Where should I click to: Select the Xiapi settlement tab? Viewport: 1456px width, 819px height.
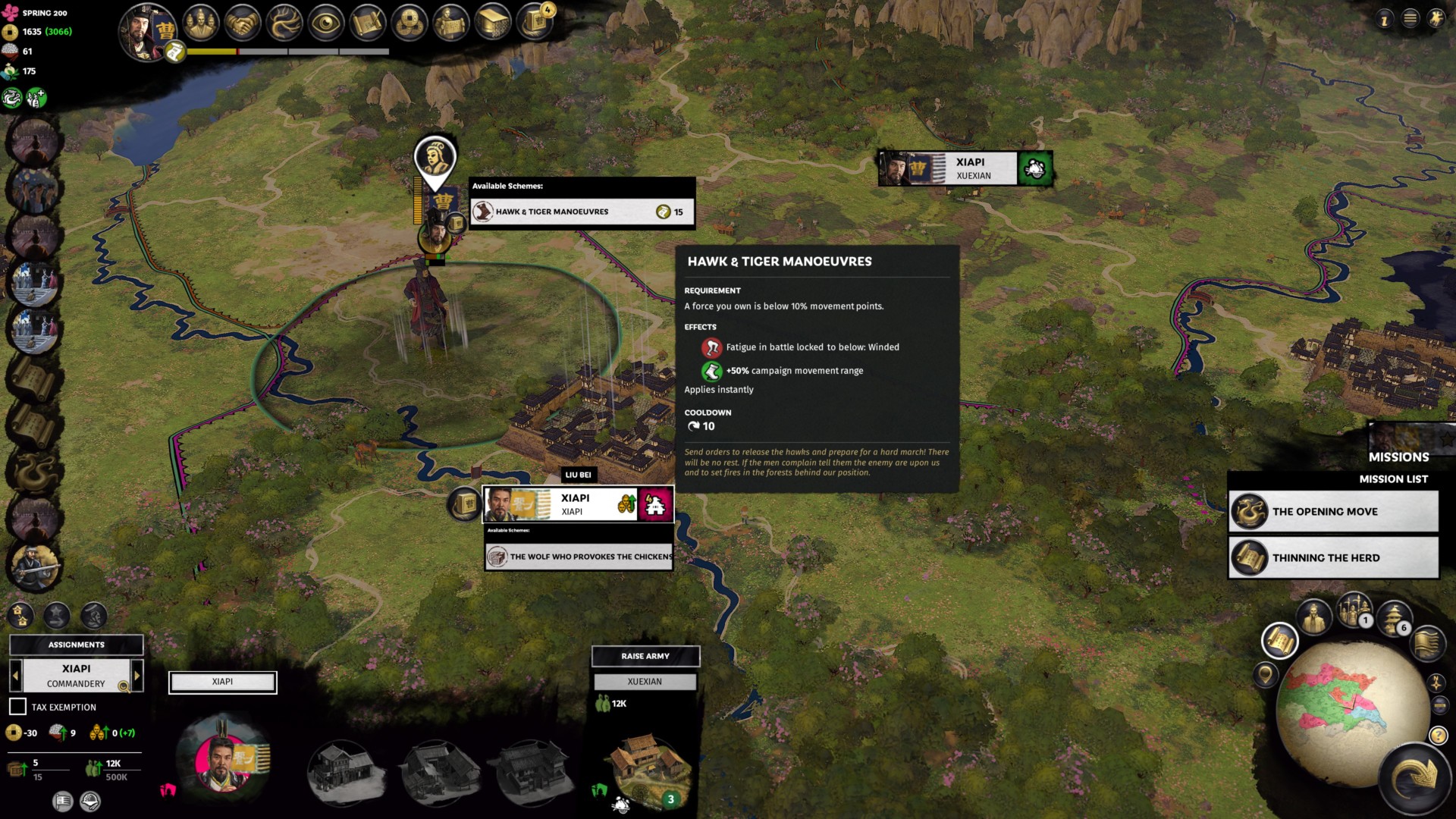tap(222, 682)
